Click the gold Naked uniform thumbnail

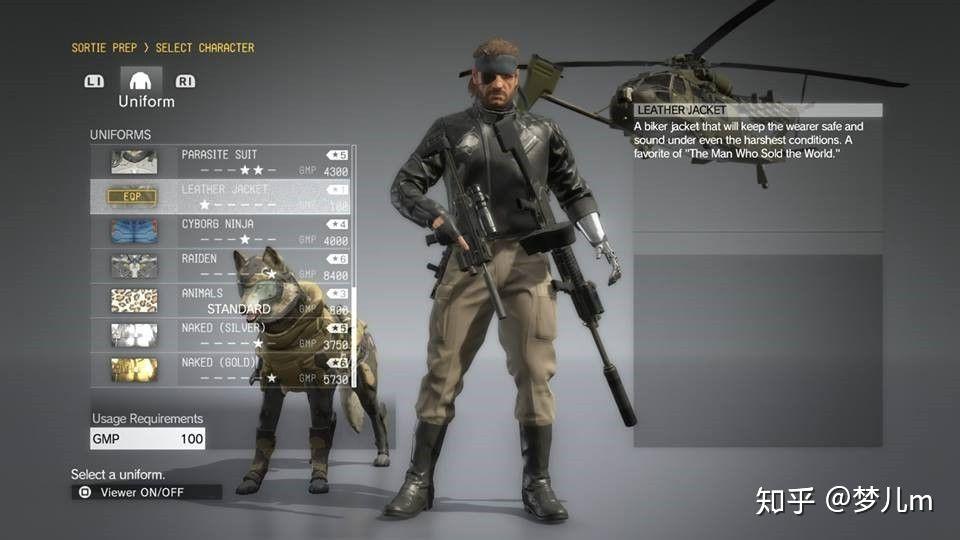point(133,370)
